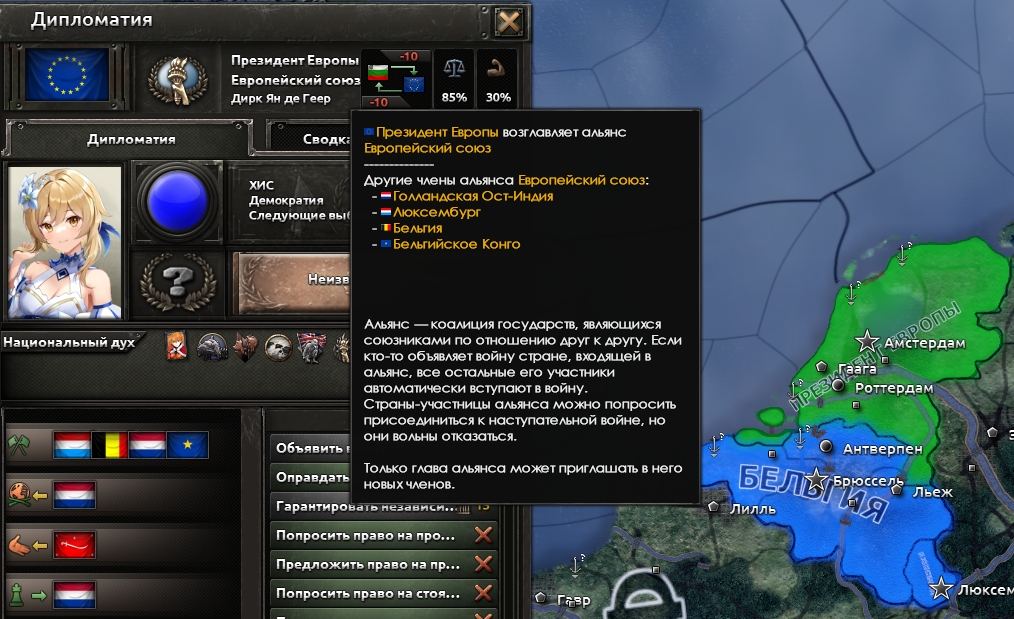
Task: Open the blonde leader portrait
Action: pos(65,241)
